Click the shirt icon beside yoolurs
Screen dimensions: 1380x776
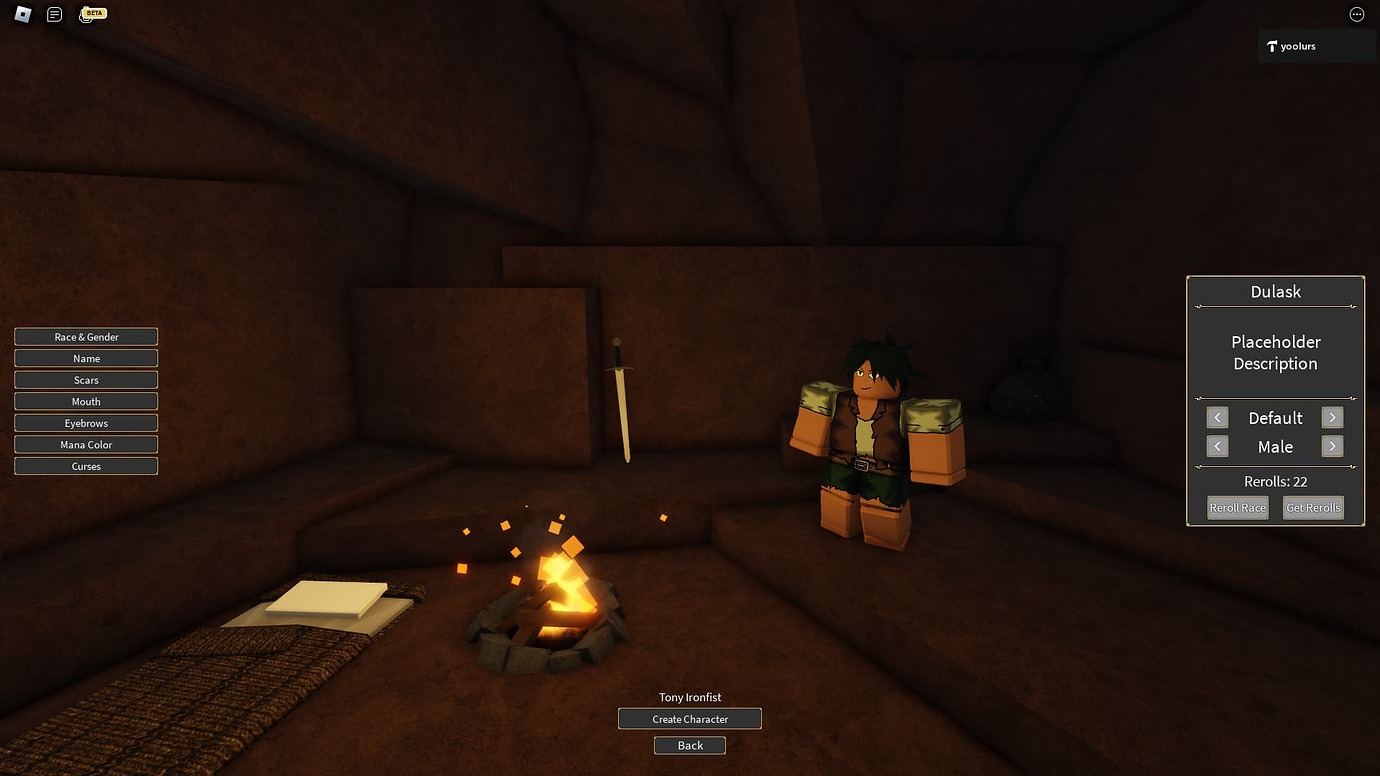pyautogui.click(x=1272, y=46)
